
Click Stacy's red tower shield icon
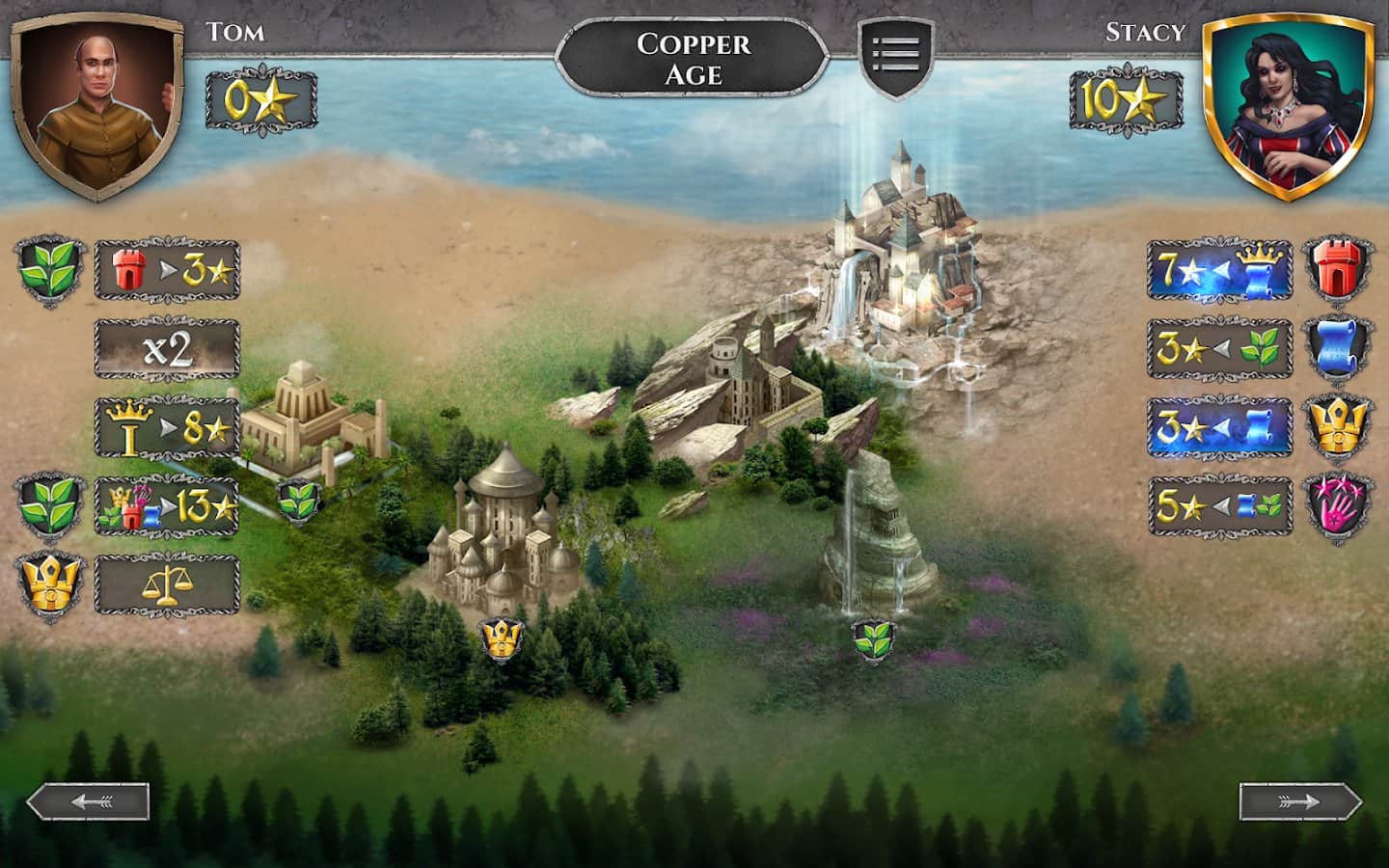tap(1338, 269)
